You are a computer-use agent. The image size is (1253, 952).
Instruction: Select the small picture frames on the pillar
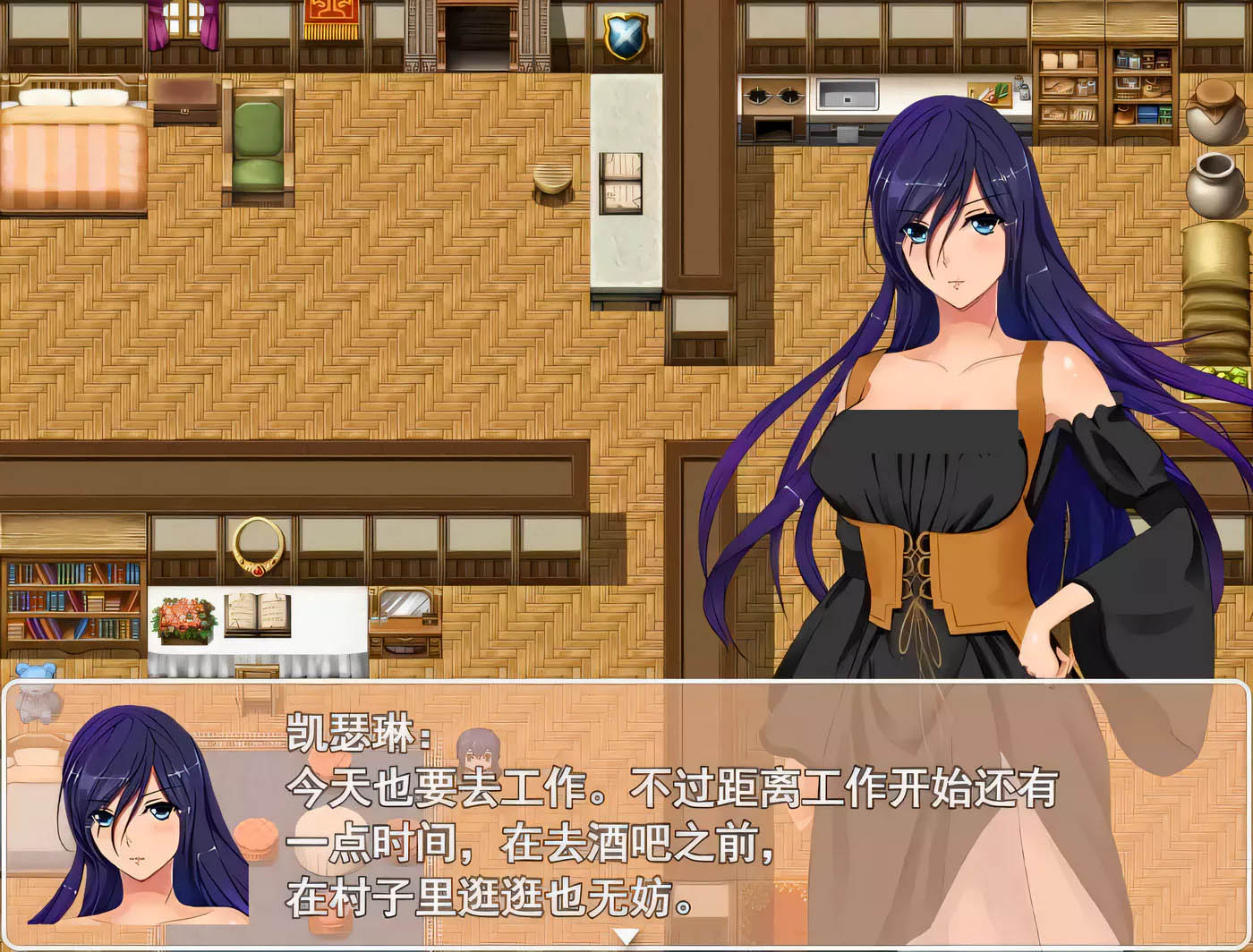point(621,185)
